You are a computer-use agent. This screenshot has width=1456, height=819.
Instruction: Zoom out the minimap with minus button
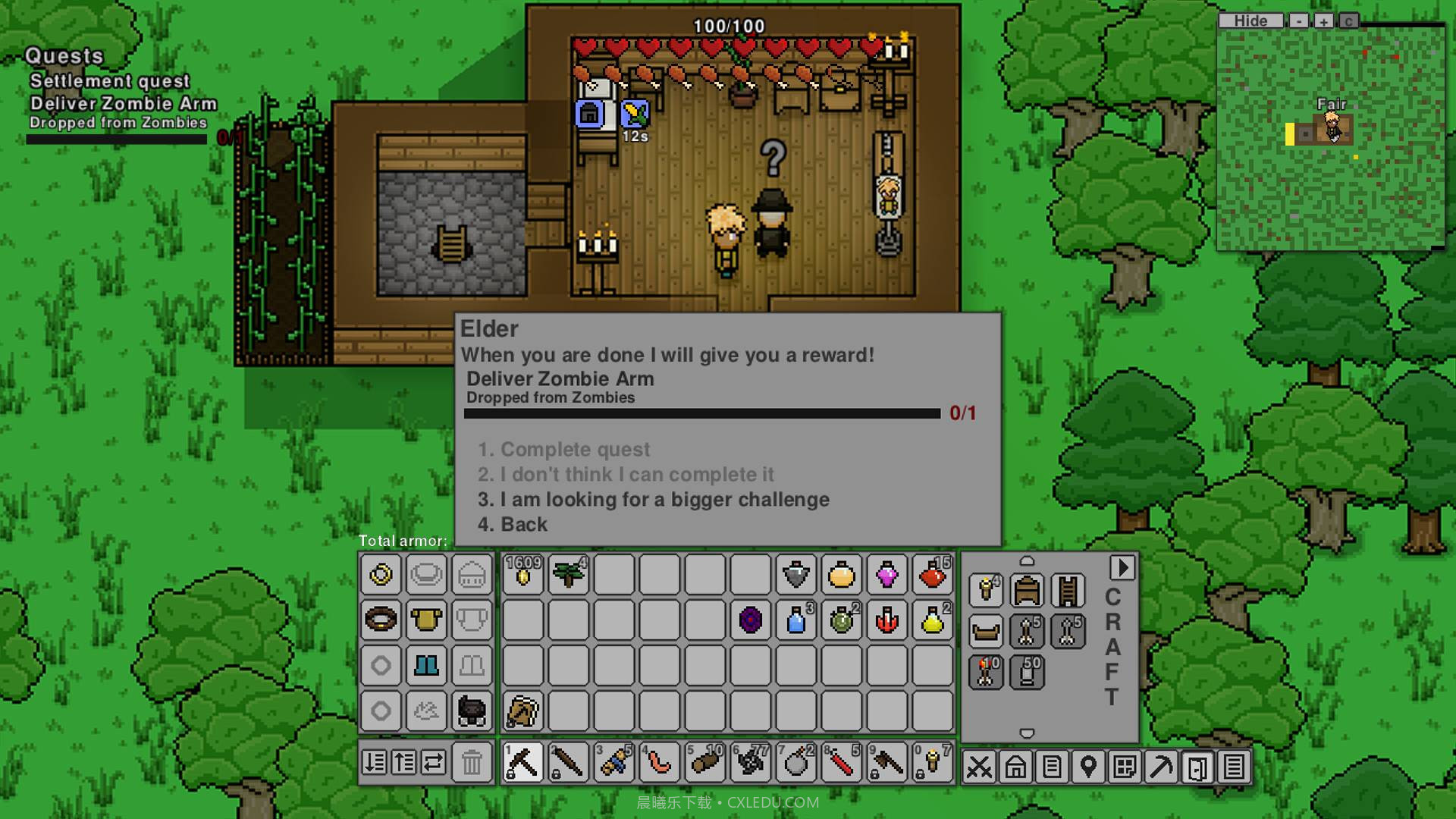click(x=1299, y=21)
